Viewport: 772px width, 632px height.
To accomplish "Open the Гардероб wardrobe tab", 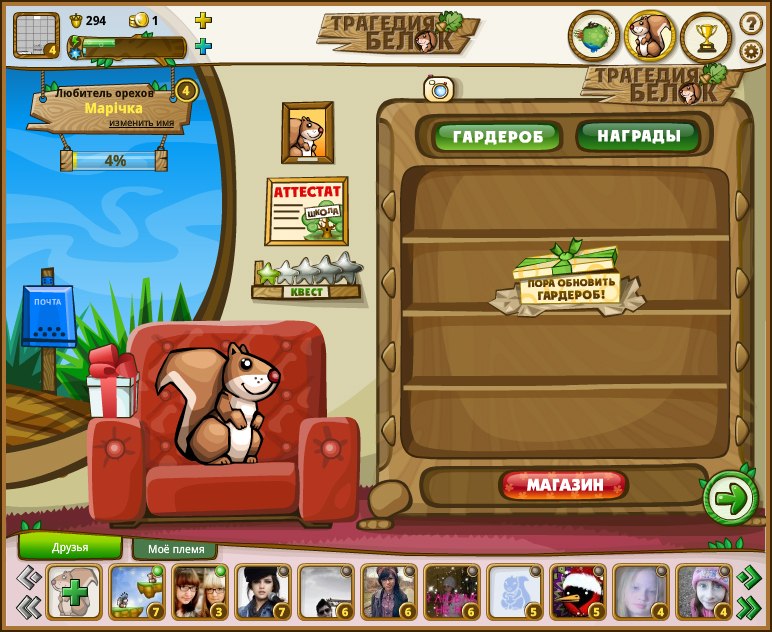I will point(497,136).
